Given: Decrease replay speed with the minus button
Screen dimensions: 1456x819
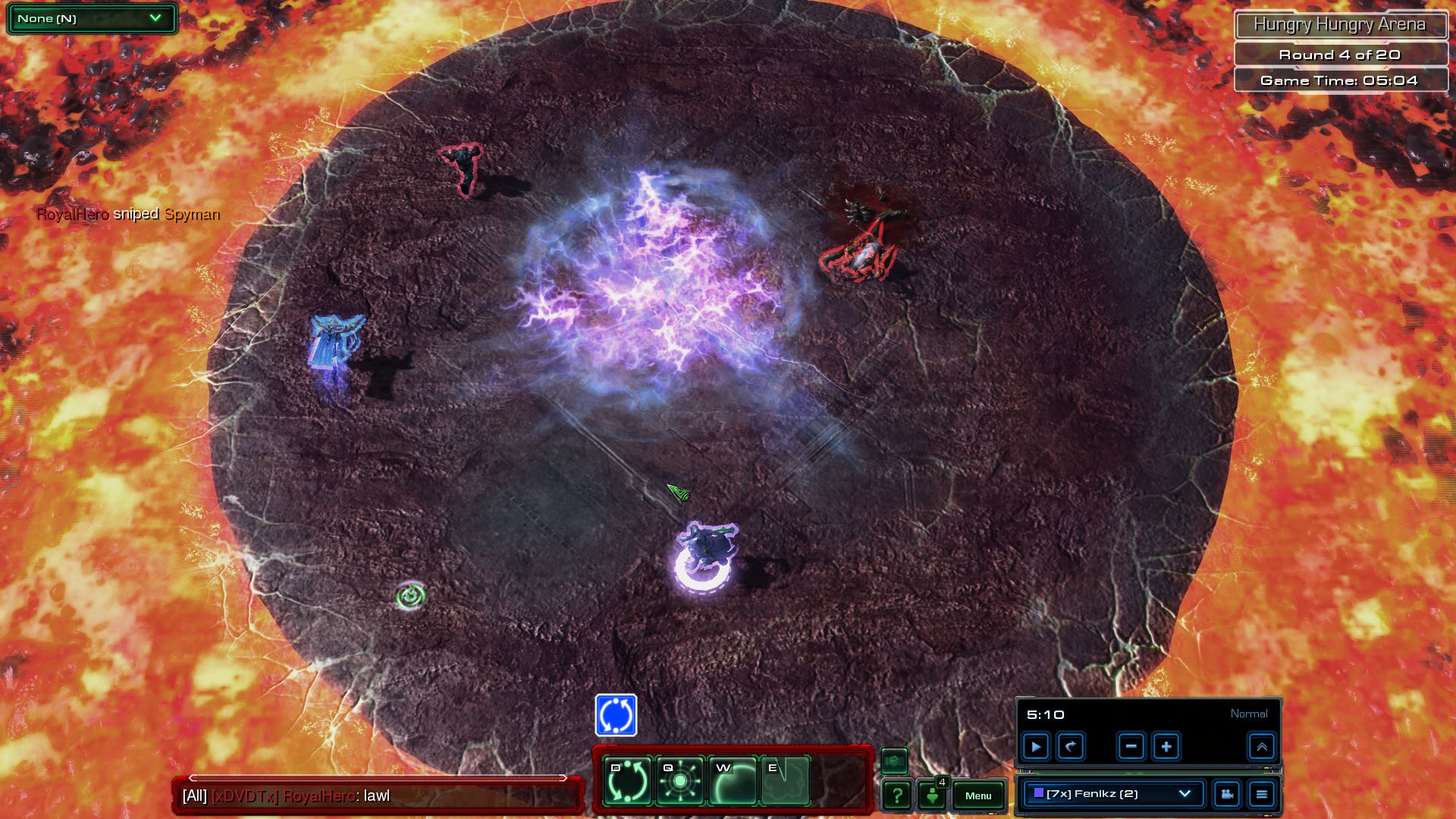Looking at the screenshot, I should 1131,747.
